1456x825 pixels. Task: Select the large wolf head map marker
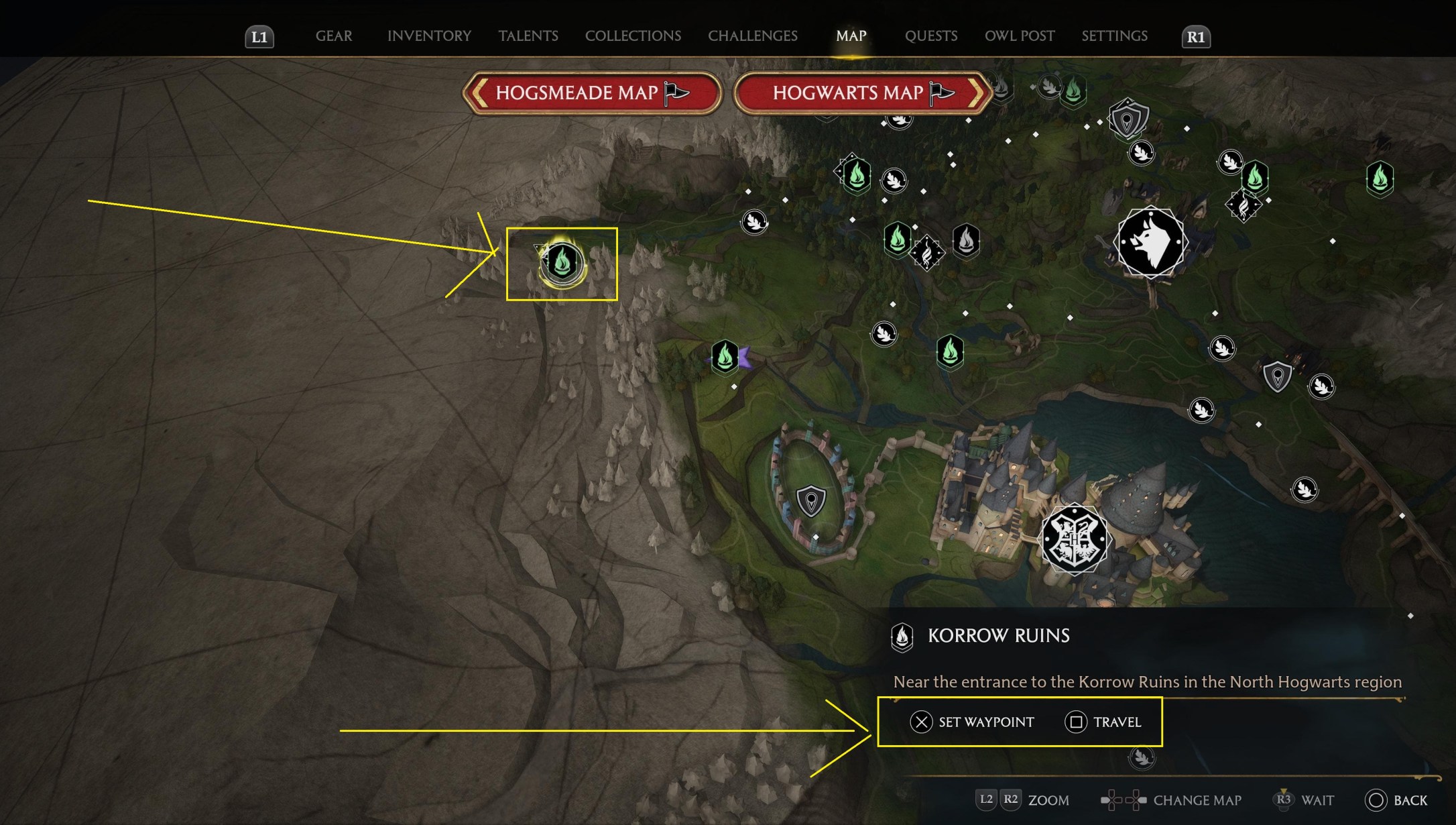(1150, 242)
